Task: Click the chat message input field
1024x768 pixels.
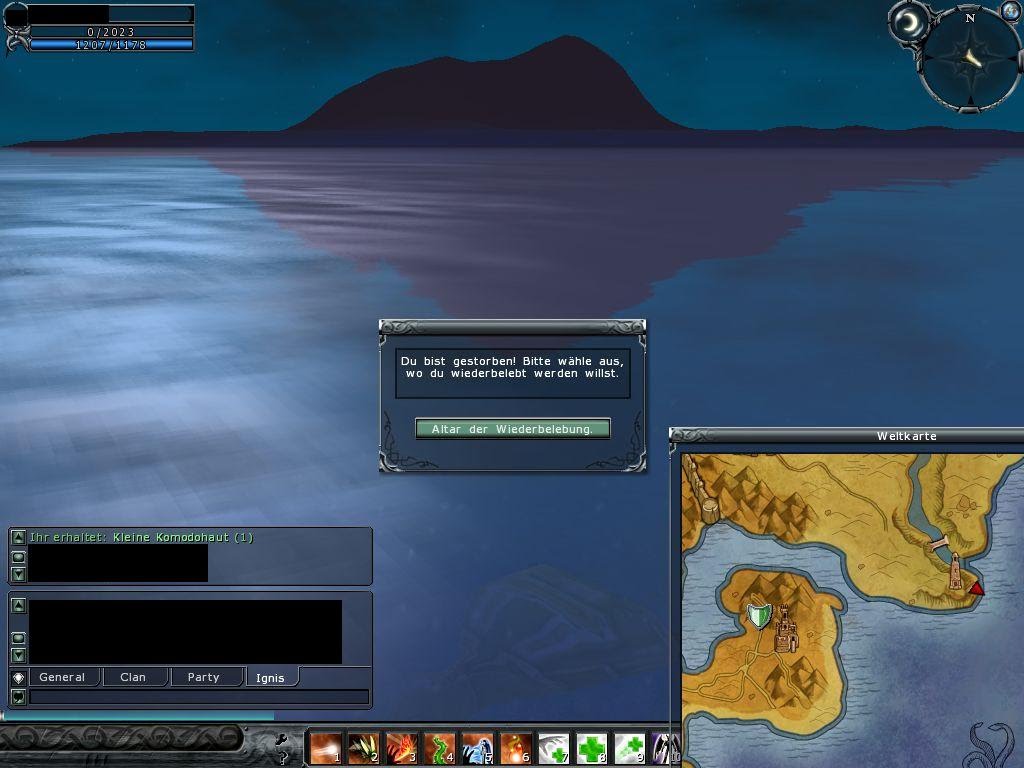Action: [198, 697]
